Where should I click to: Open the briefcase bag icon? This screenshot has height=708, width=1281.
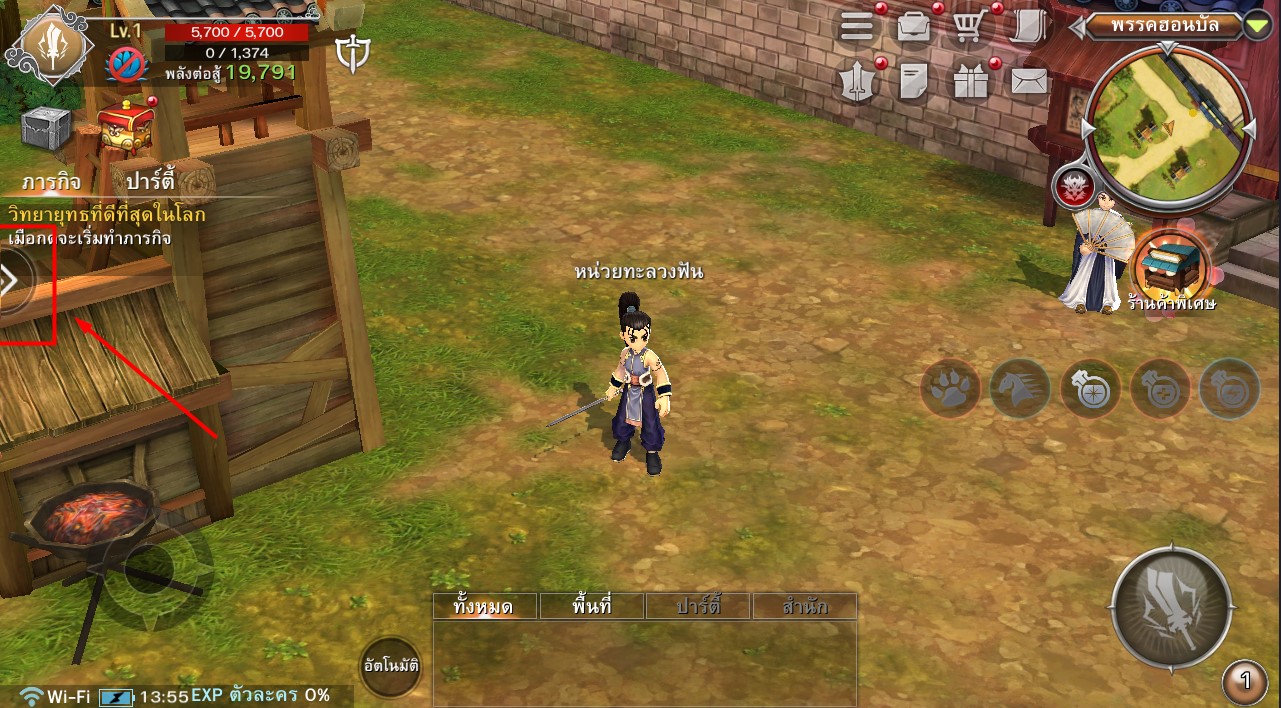coord(913,27)
